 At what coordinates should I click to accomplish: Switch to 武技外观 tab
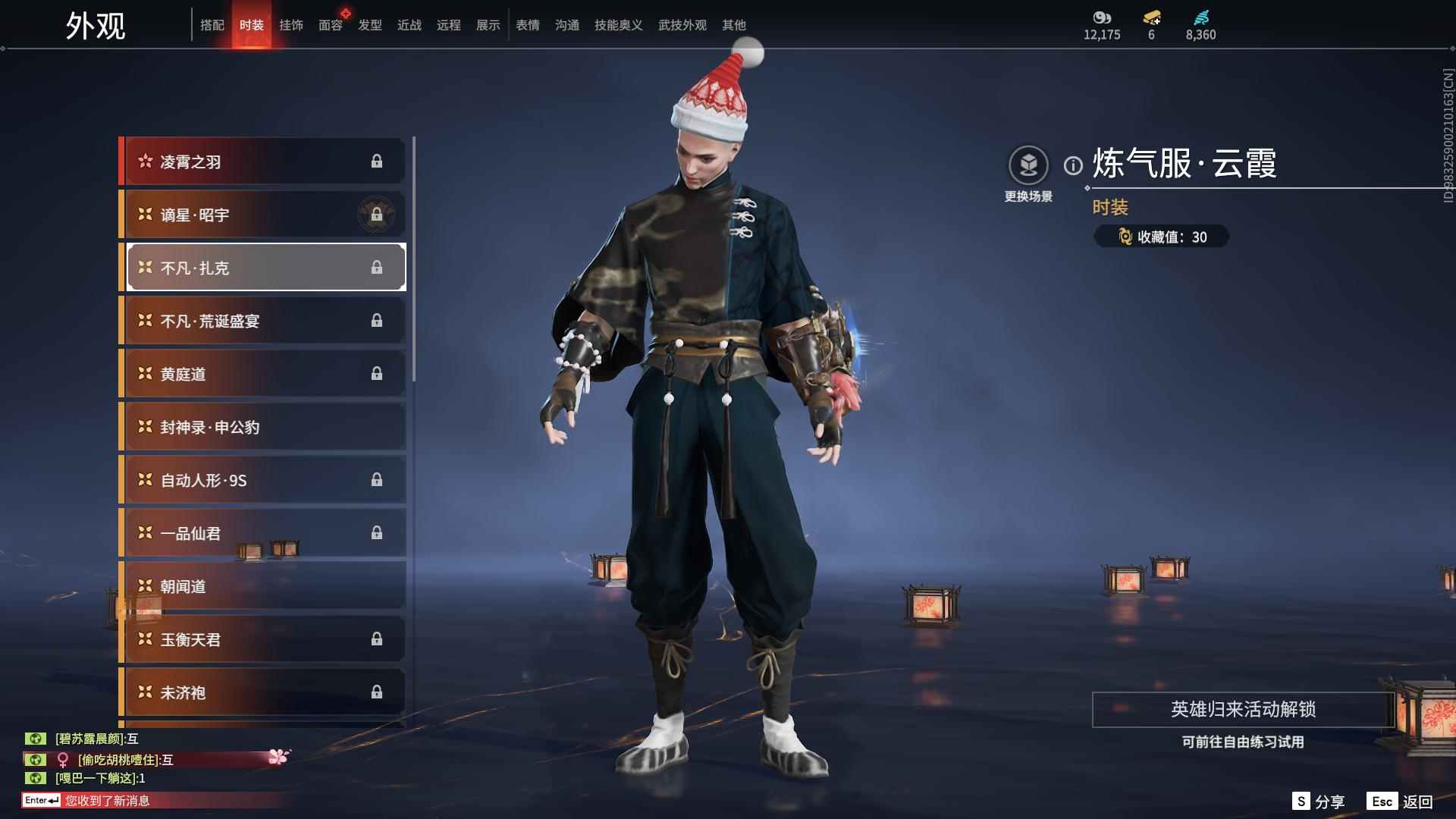click(682, 25)
